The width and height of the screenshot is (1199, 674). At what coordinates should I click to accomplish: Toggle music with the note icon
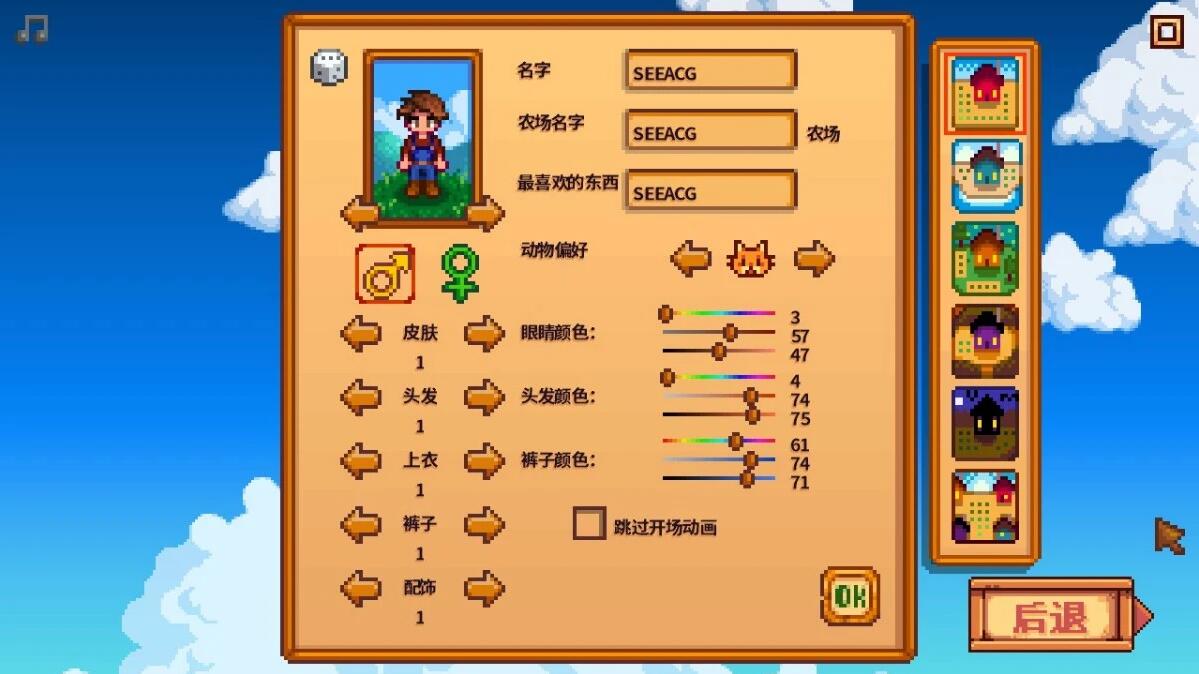32,29
